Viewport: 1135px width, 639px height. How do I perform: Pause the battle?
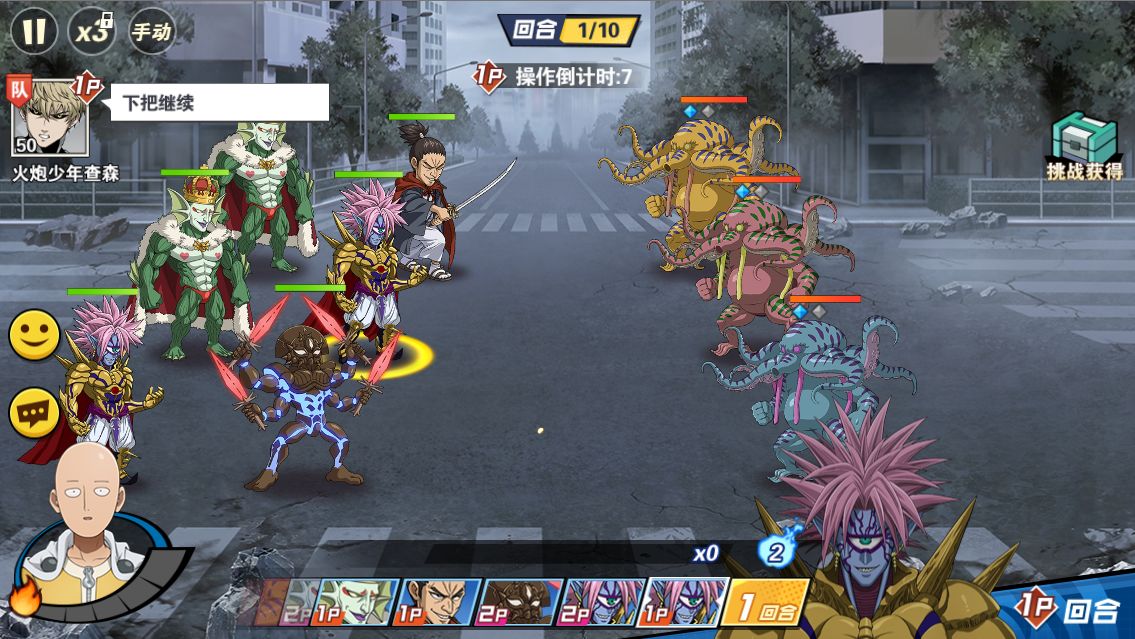coord(34,31)
